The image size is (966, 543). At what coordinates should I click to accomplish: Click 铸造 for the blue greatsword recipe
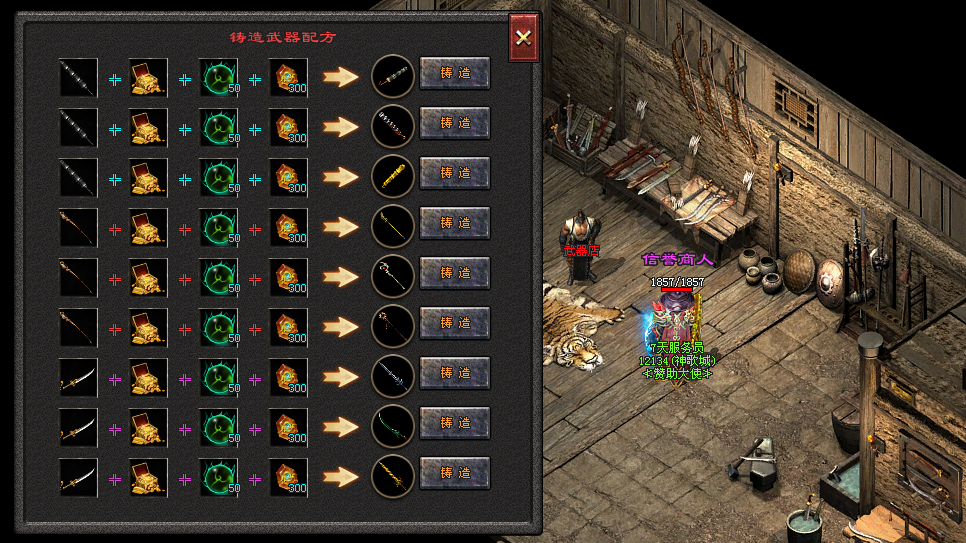(x=454, y=373)
